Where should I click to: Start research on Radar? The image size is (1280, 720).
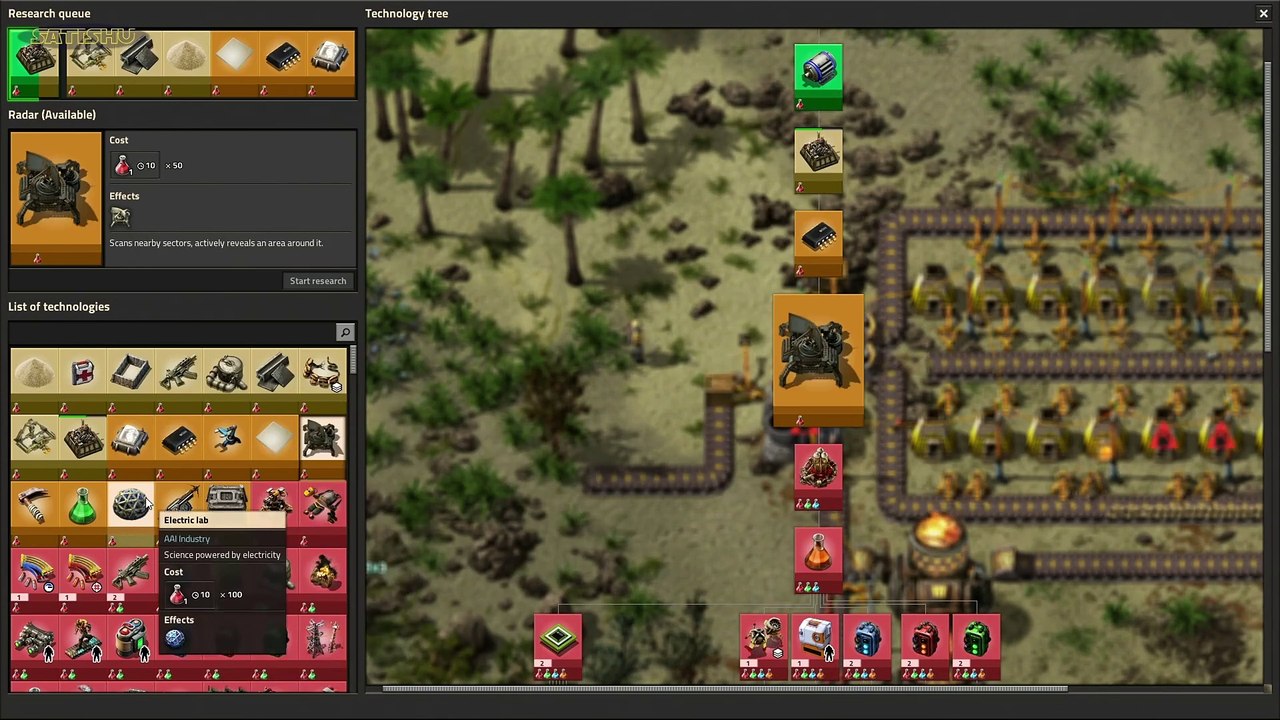click(318, 281)
